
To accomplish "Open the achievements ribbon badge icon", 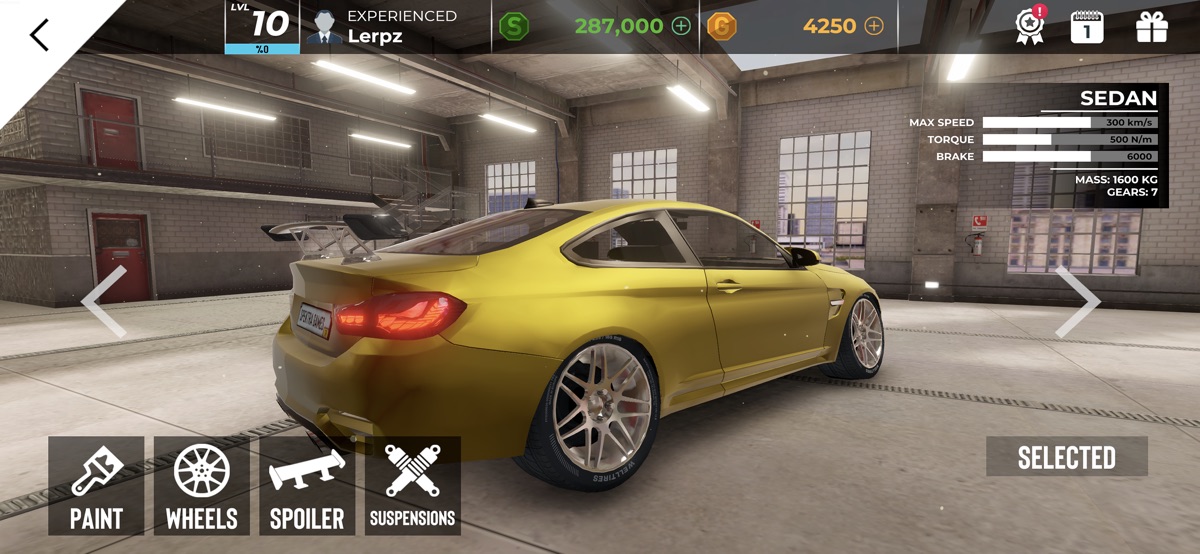I will coord(1030,26).
